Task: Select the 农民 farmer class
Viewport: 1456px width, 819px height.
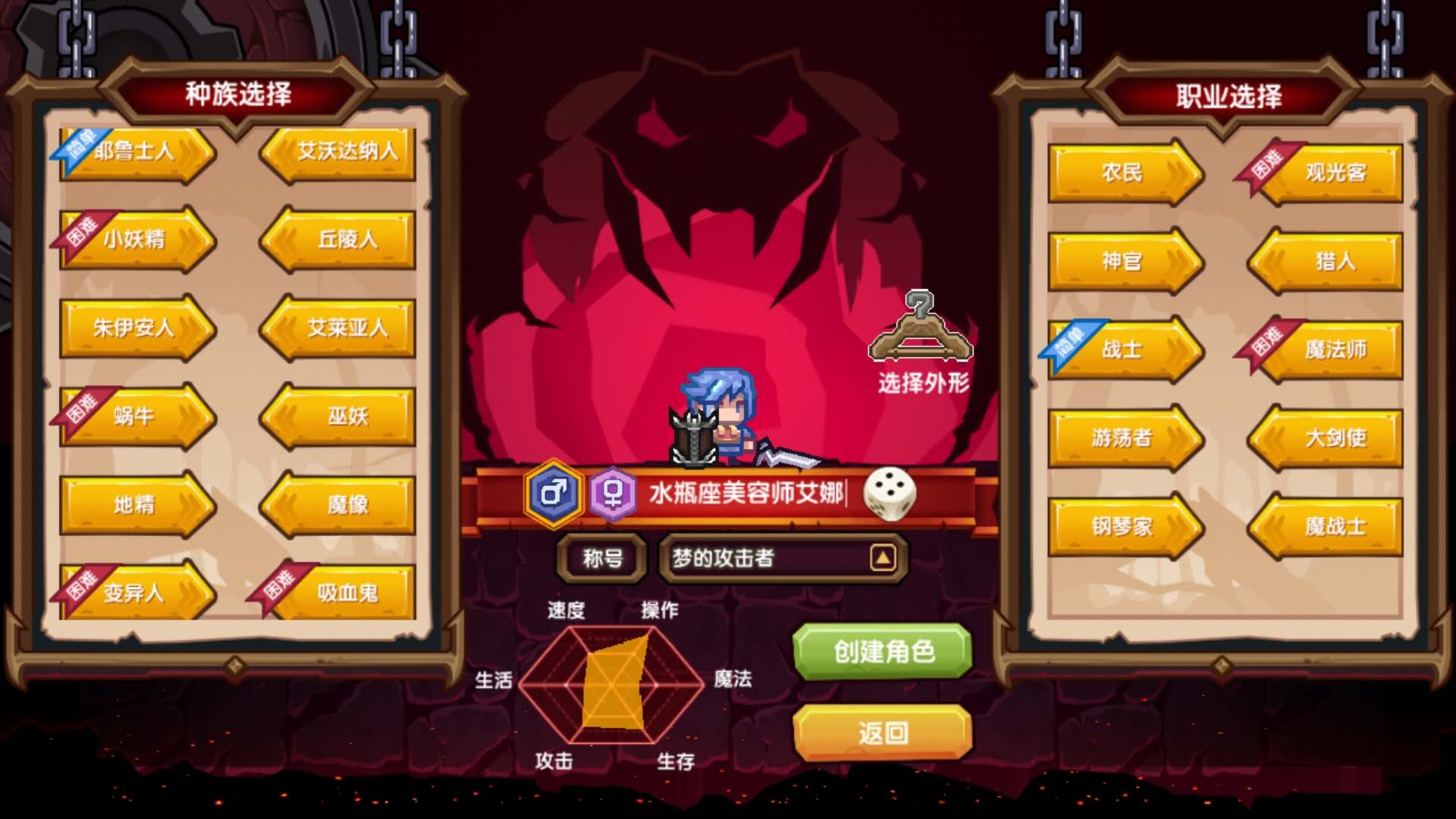Action: 1122,173
